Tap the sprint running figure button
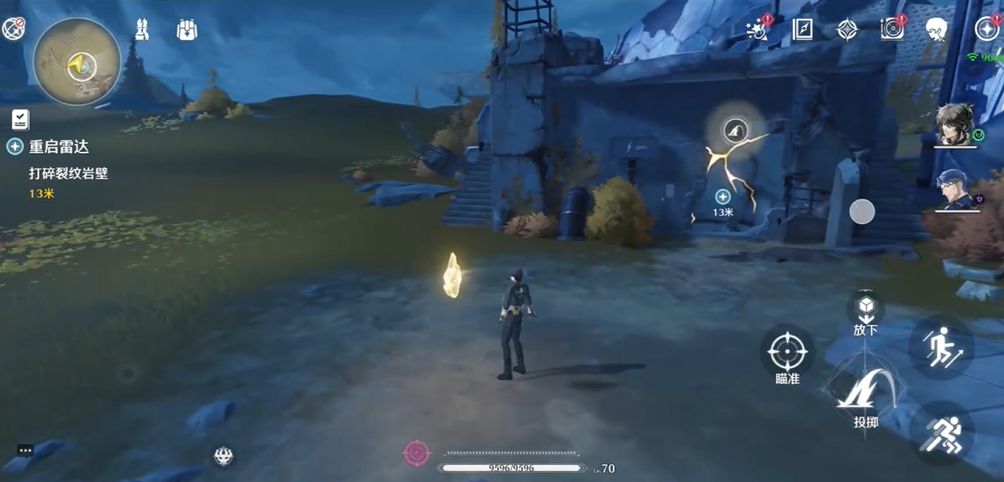The width and height of the screenshot is (1004, 482). point(941,432)
